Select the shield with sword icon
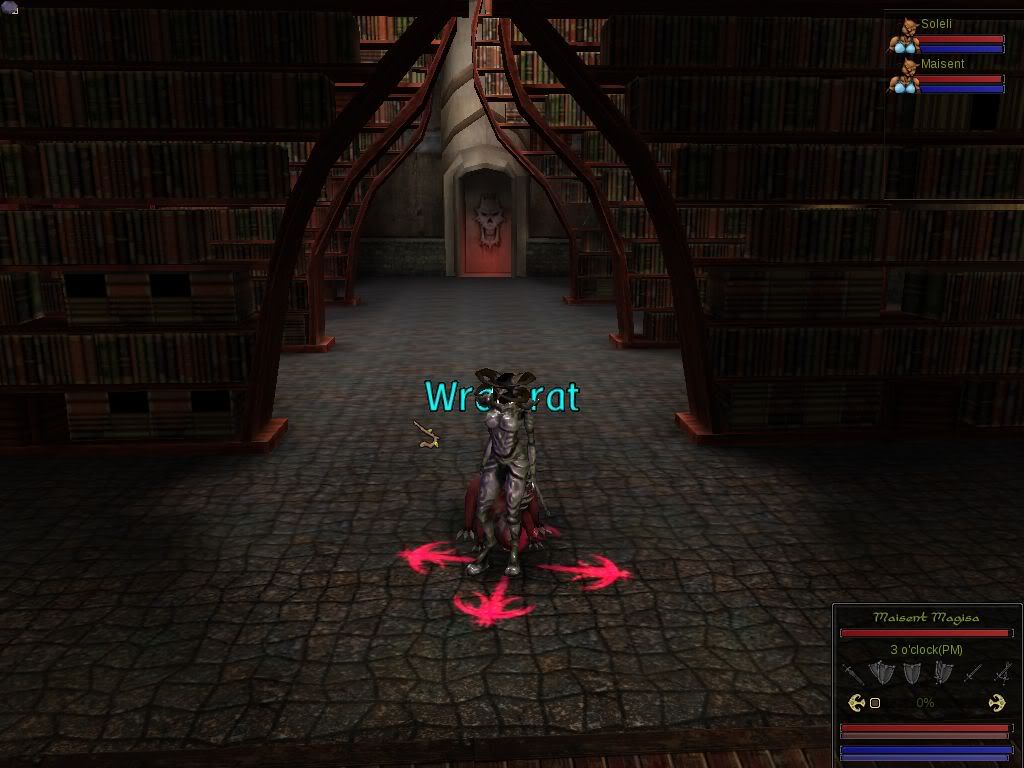 coord(942,673)
